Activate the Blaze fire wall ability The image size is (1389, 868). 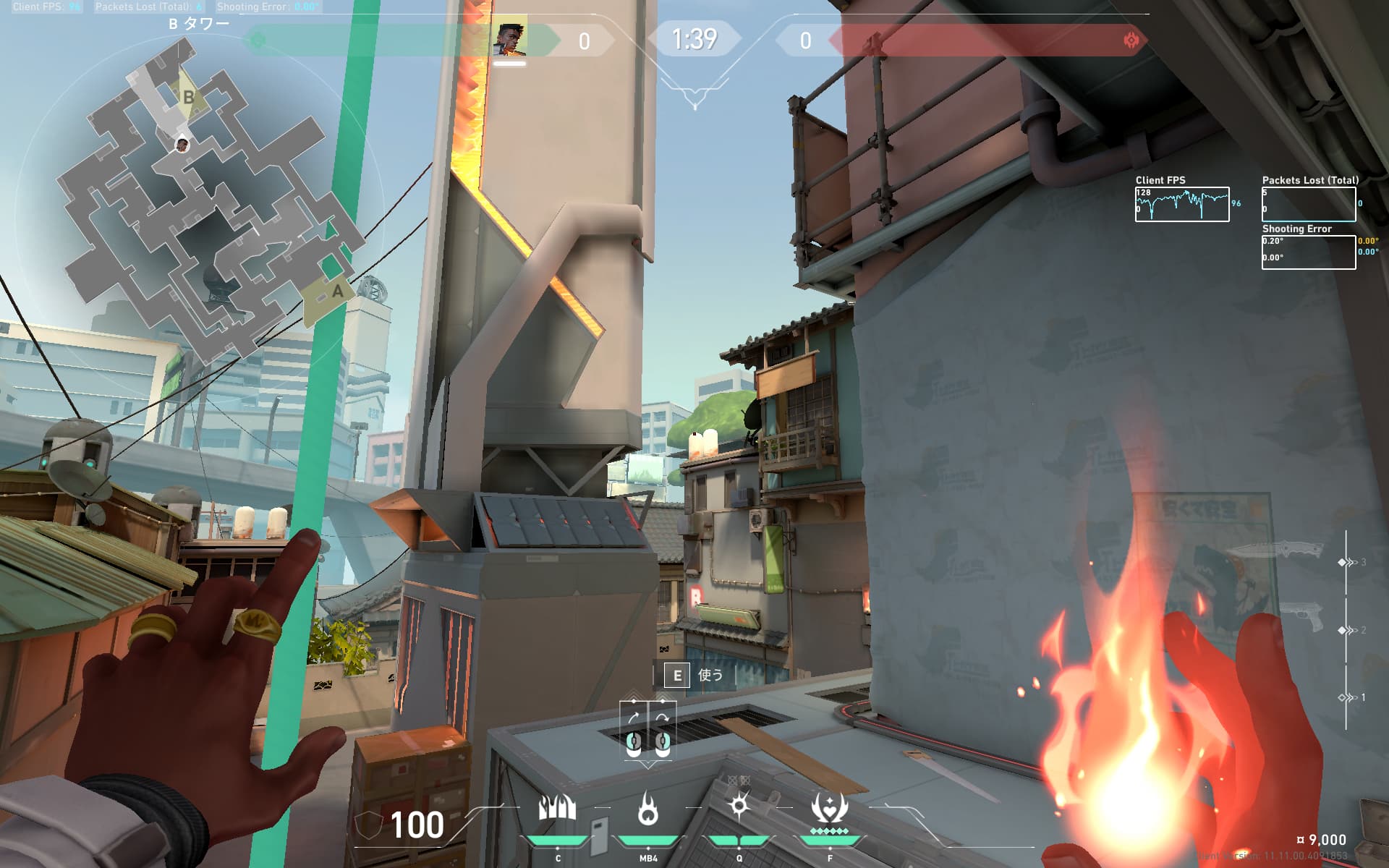click(x=557, y=810)
